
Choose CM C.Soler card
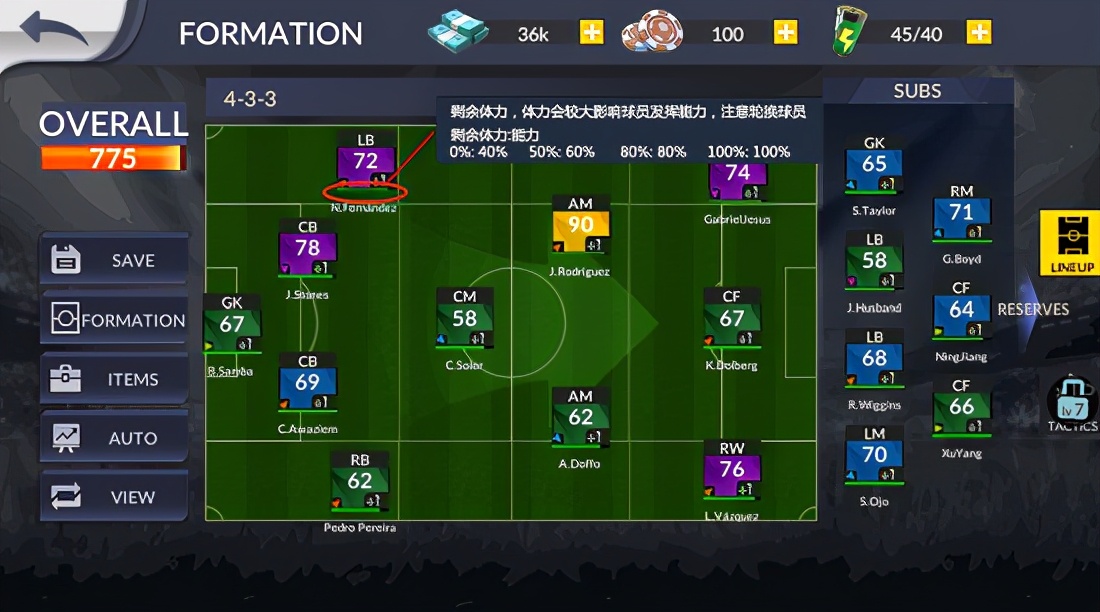coord(464,320)
